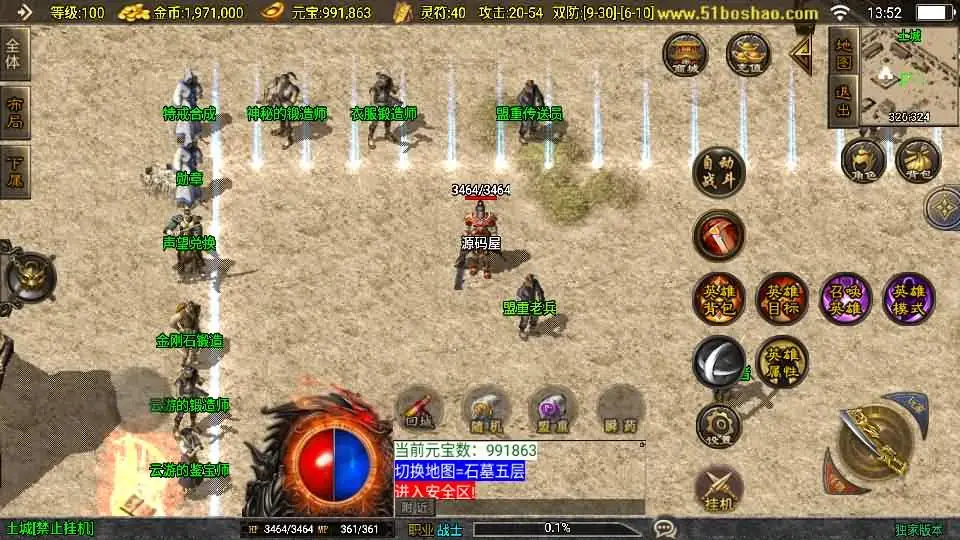Screen dimensions: 960x540
Task: Toggle 挂机 idle mode with crossed swords
Action: point(719,489)
